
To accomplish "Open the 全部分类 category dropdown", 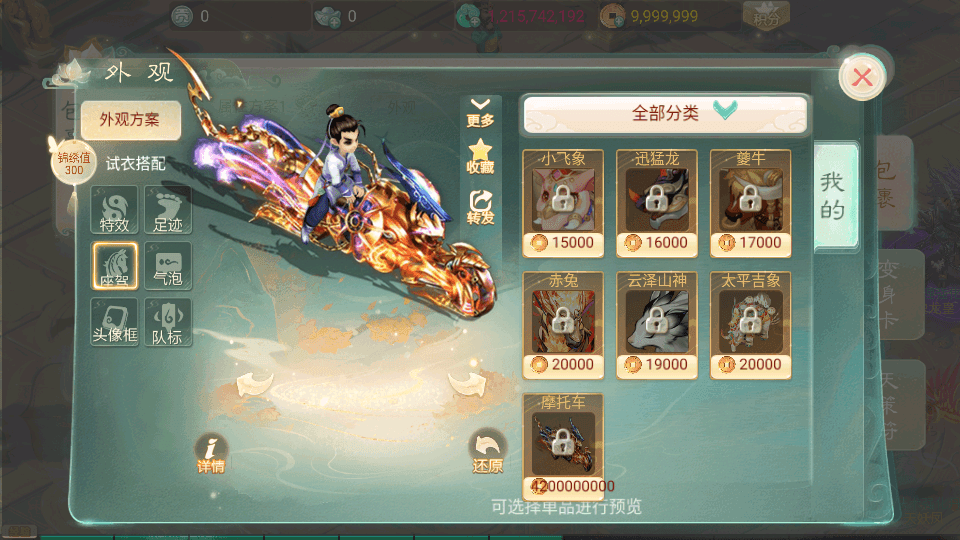I will tap(664, 114).
